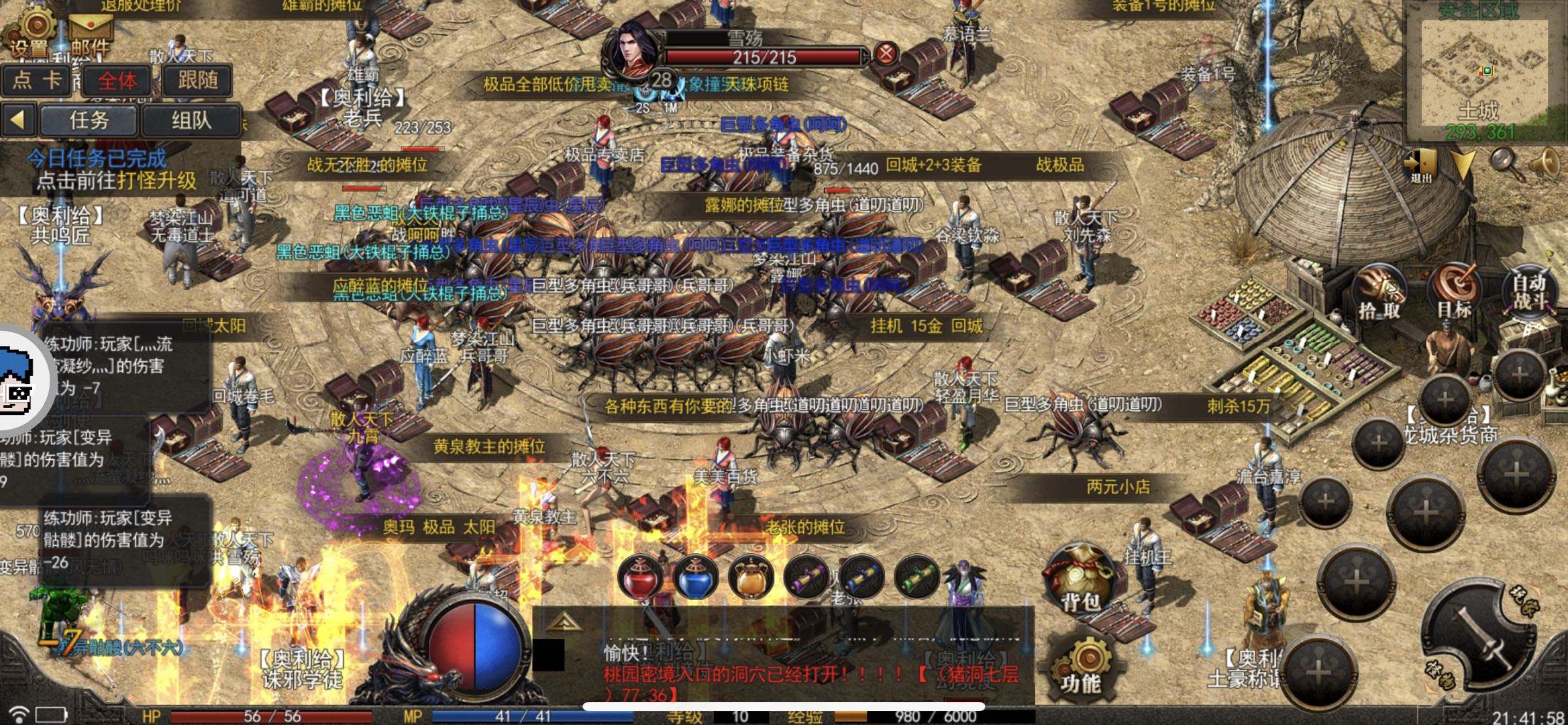The width and height of the screenshot is (1568, 725).
Task: Click the 退出 exit door icon
Action: click(x=1420, y=165)
